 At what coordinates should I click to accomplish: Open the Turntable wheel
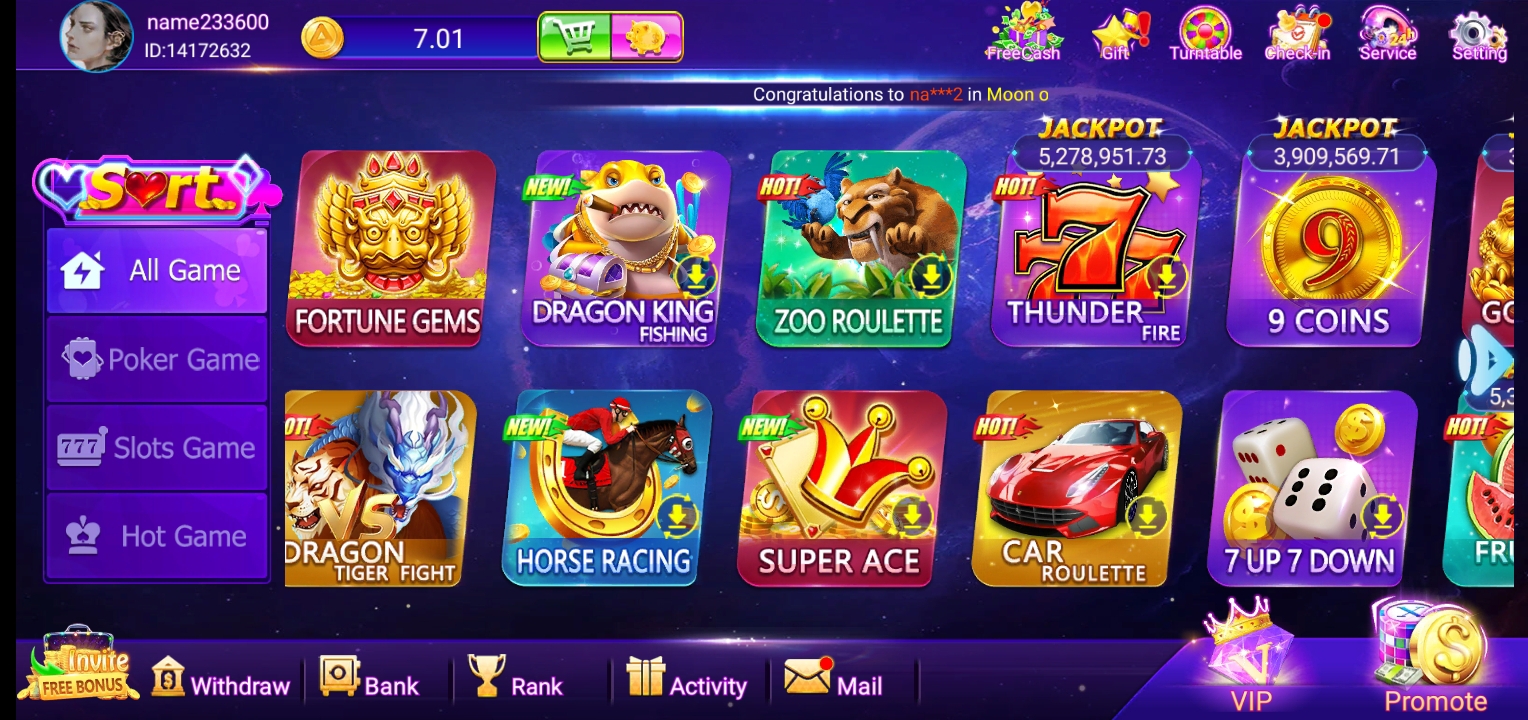[x=1205, y=36]
